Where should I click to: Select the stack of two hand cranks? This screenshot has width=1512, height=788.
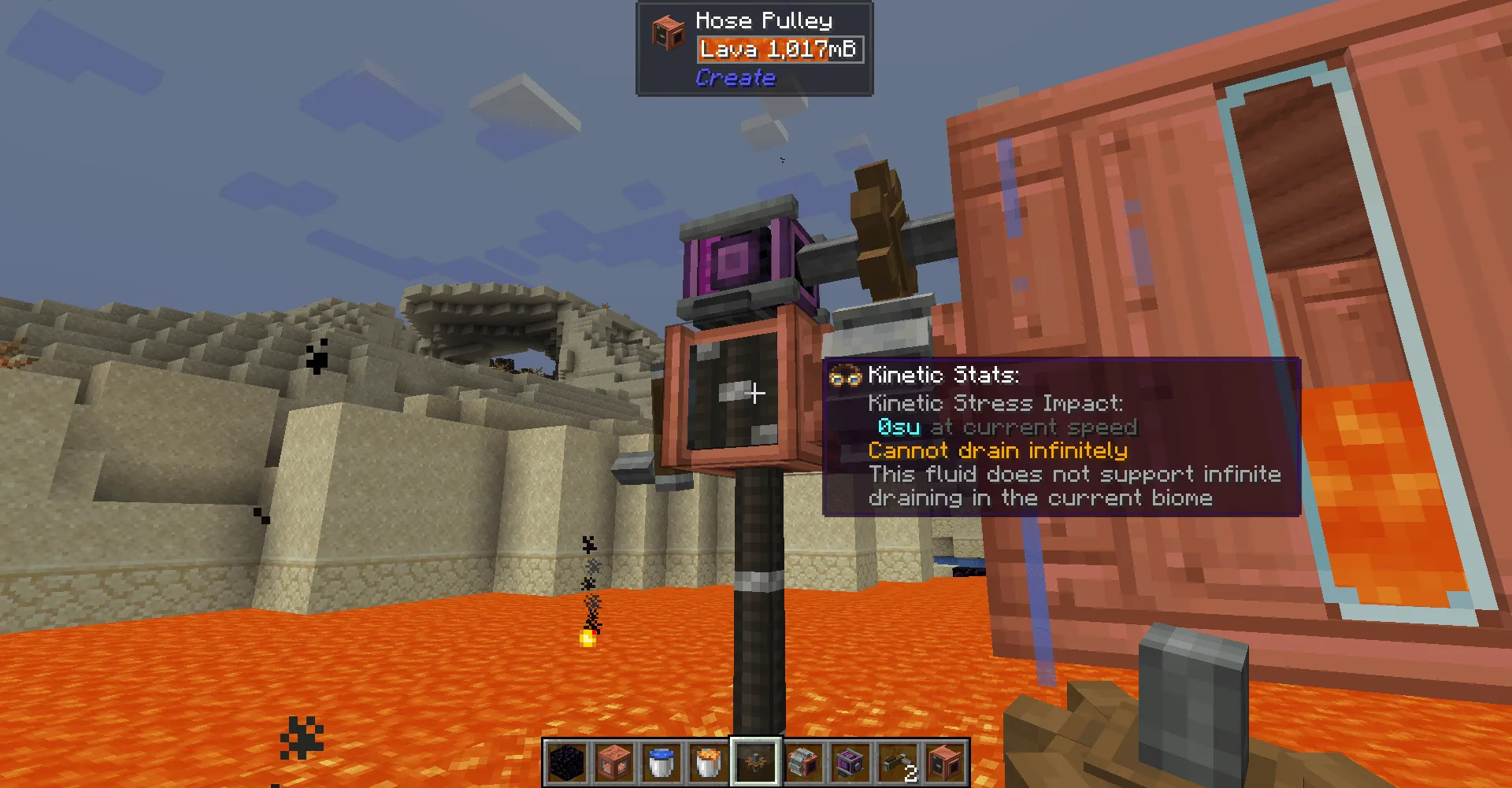coord(896,760)
